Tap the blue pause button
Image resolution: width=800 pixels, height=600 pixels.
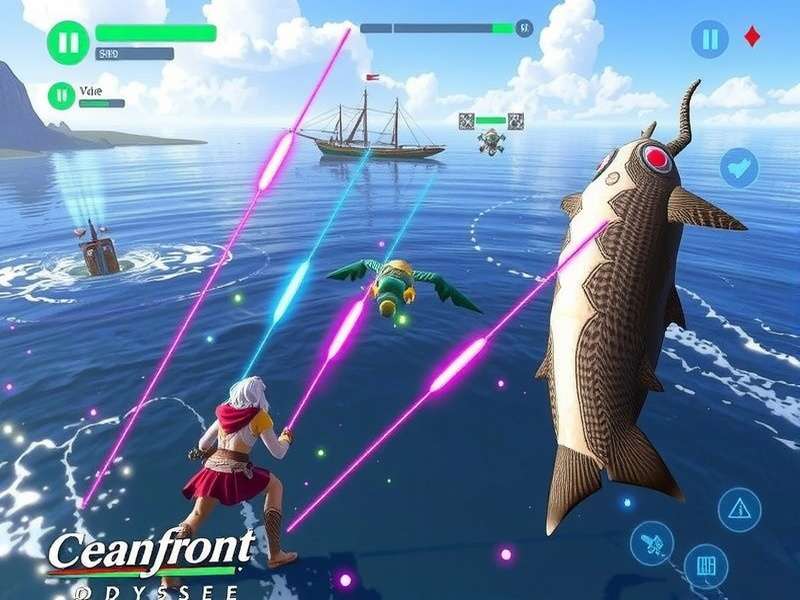point(710,40)
